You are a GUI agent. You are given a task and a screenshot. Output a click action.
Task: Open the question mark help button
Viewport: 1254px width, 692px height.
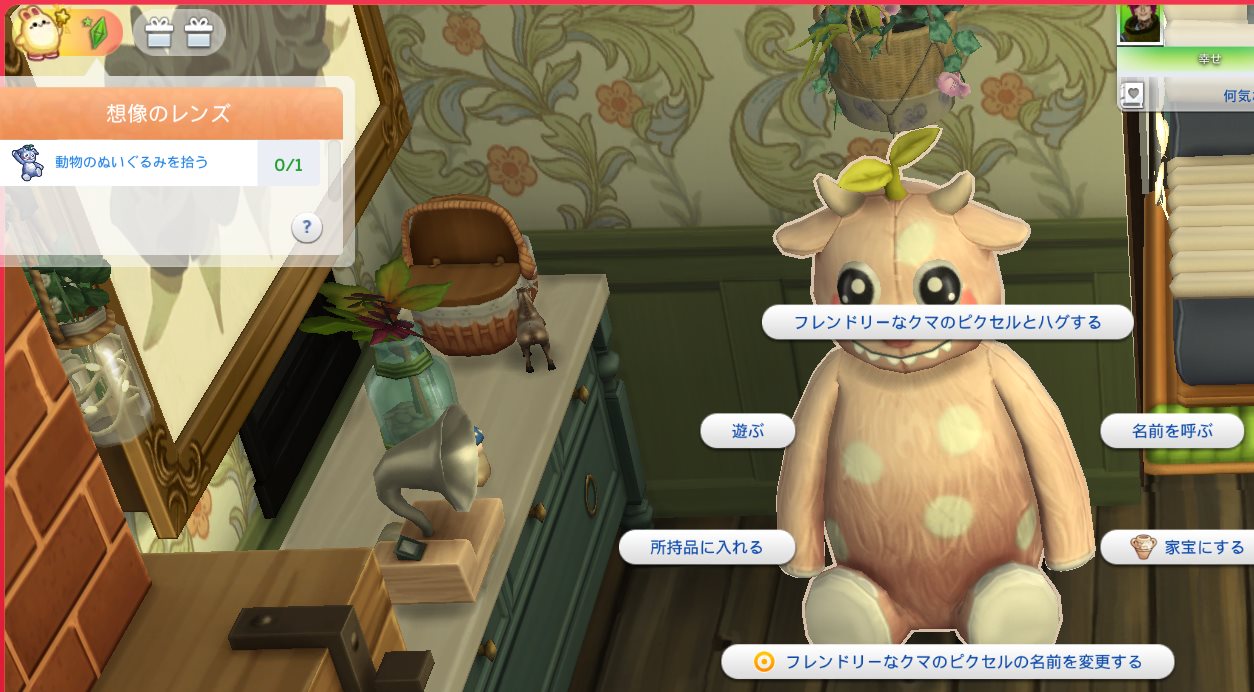point(307,227)
